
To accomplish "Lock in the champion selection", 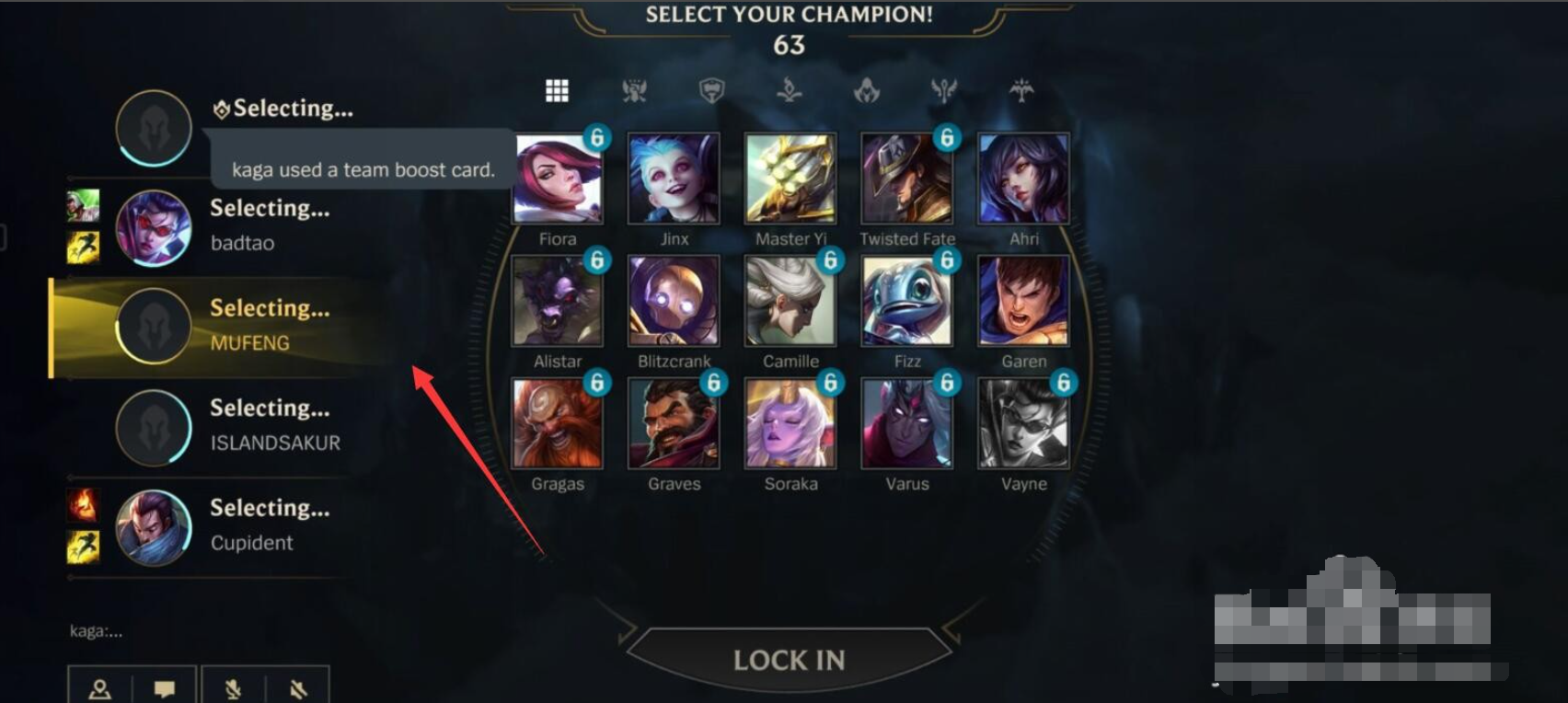I will tap(789, 659).
